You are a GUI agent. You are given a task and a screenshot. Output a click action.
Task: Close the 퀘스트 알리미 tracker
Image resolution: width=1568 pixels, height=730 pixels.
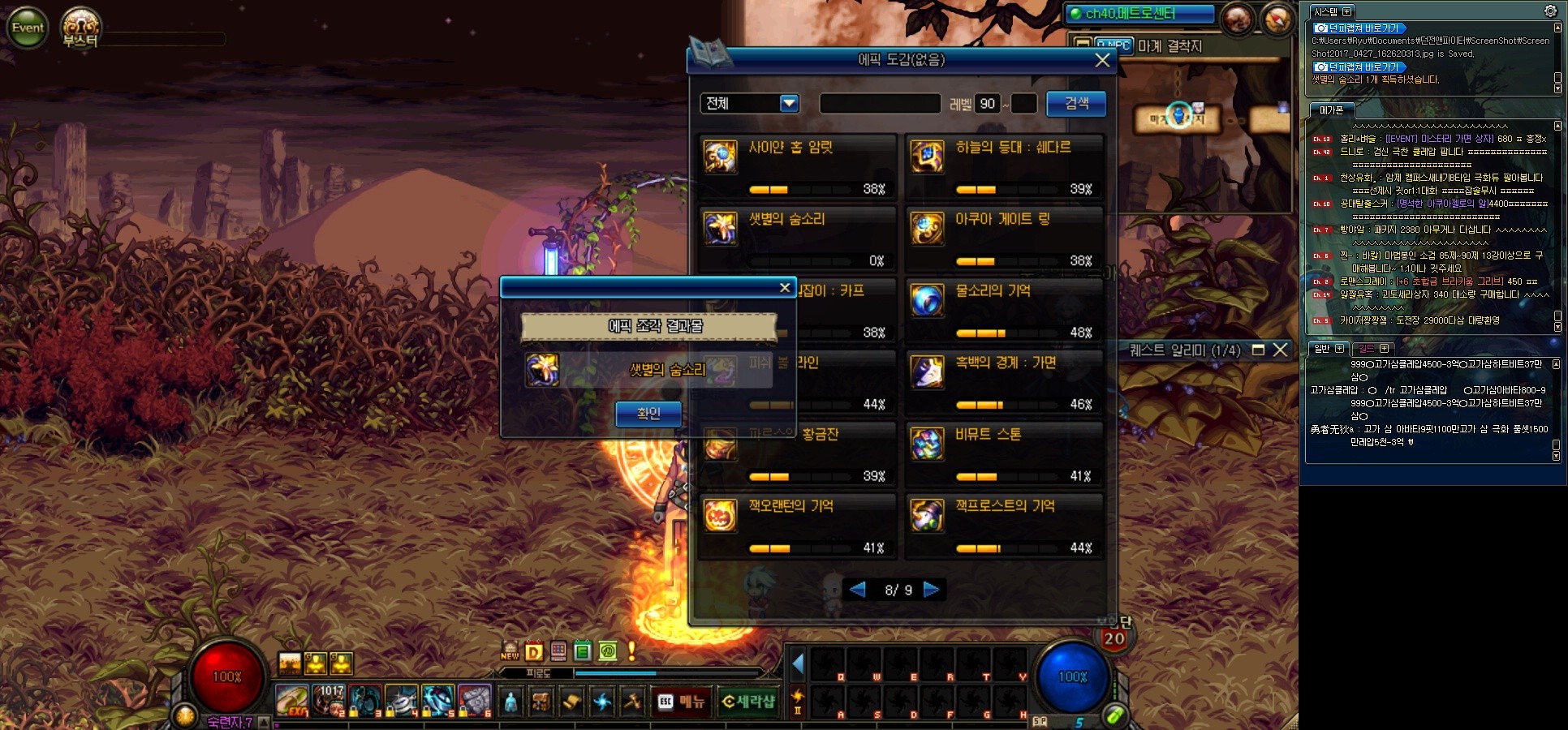tap(1280, 350)
